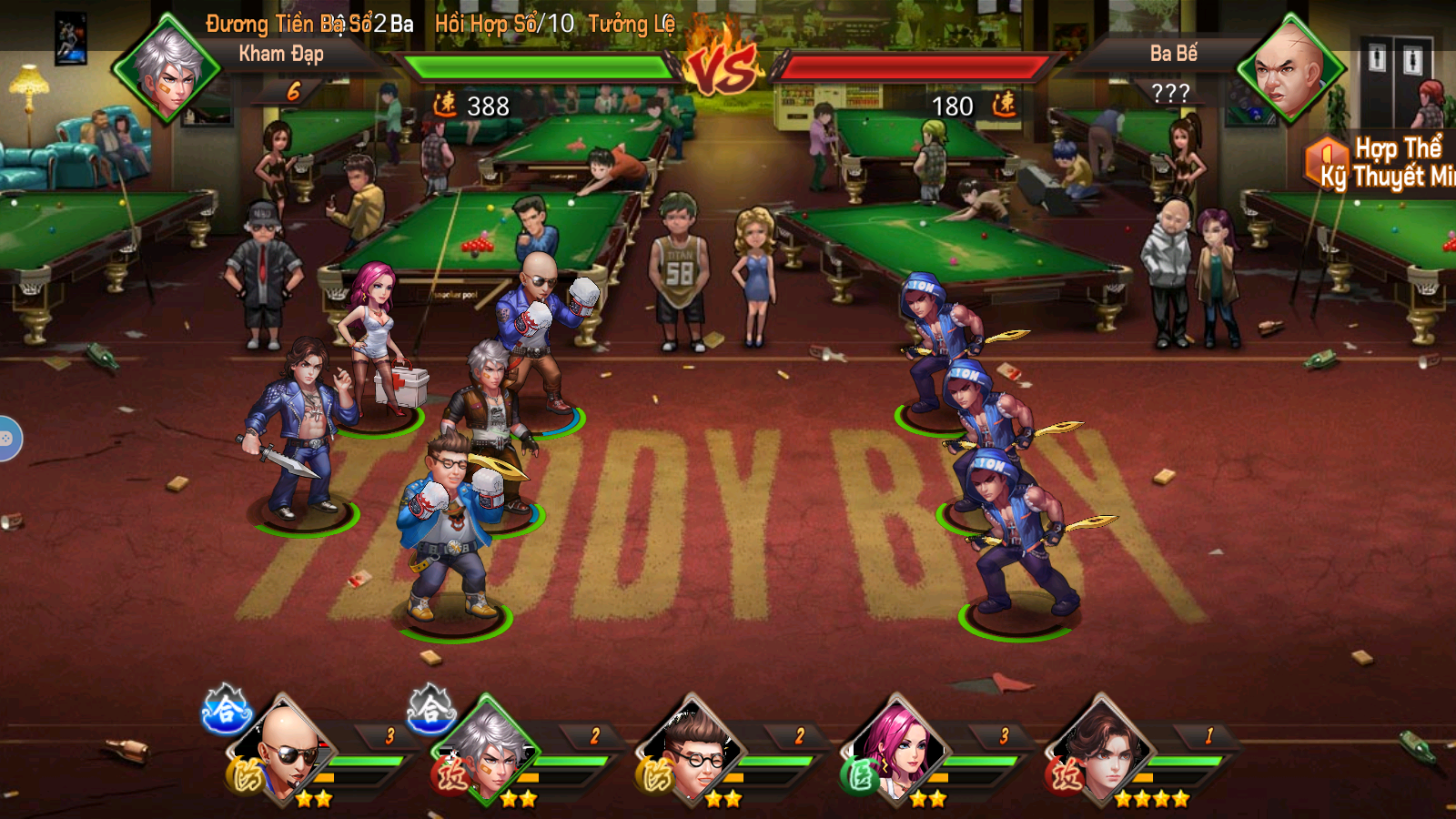1456x819 pixels.
Task: Trigger the combo skill icon above the silver-haired hero
Action: pyautogui.click(x=430, y=710)
